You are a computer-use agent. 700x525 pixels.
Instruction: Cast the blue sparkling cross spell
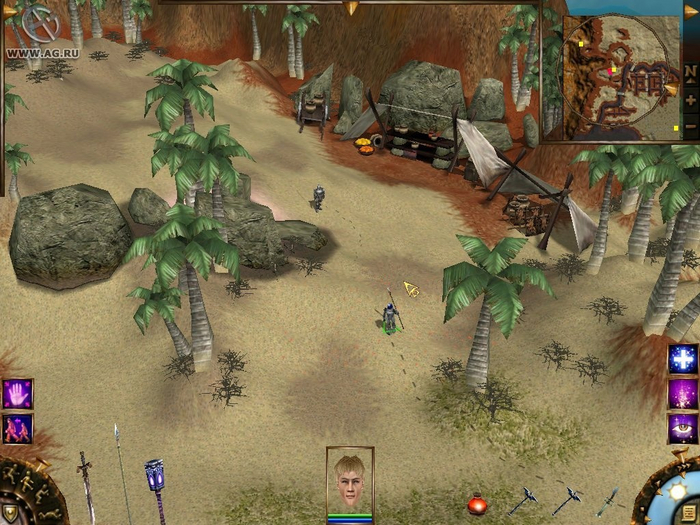coord(683,359)
